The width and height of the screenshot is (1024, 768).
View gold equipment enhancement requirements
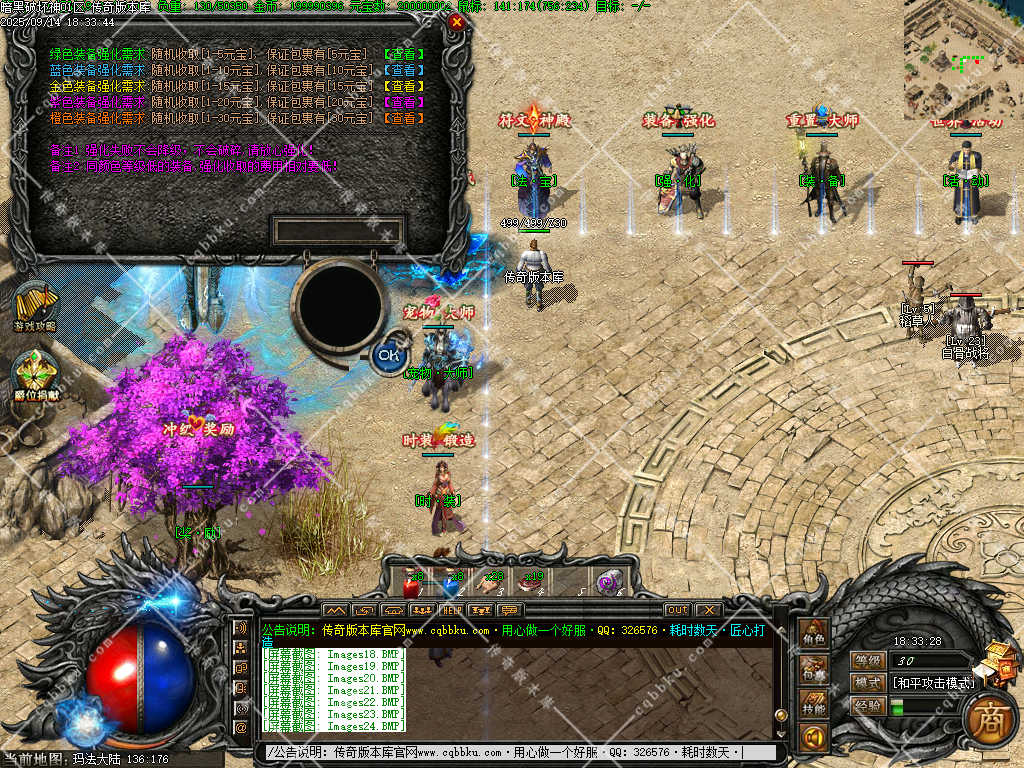404,86
